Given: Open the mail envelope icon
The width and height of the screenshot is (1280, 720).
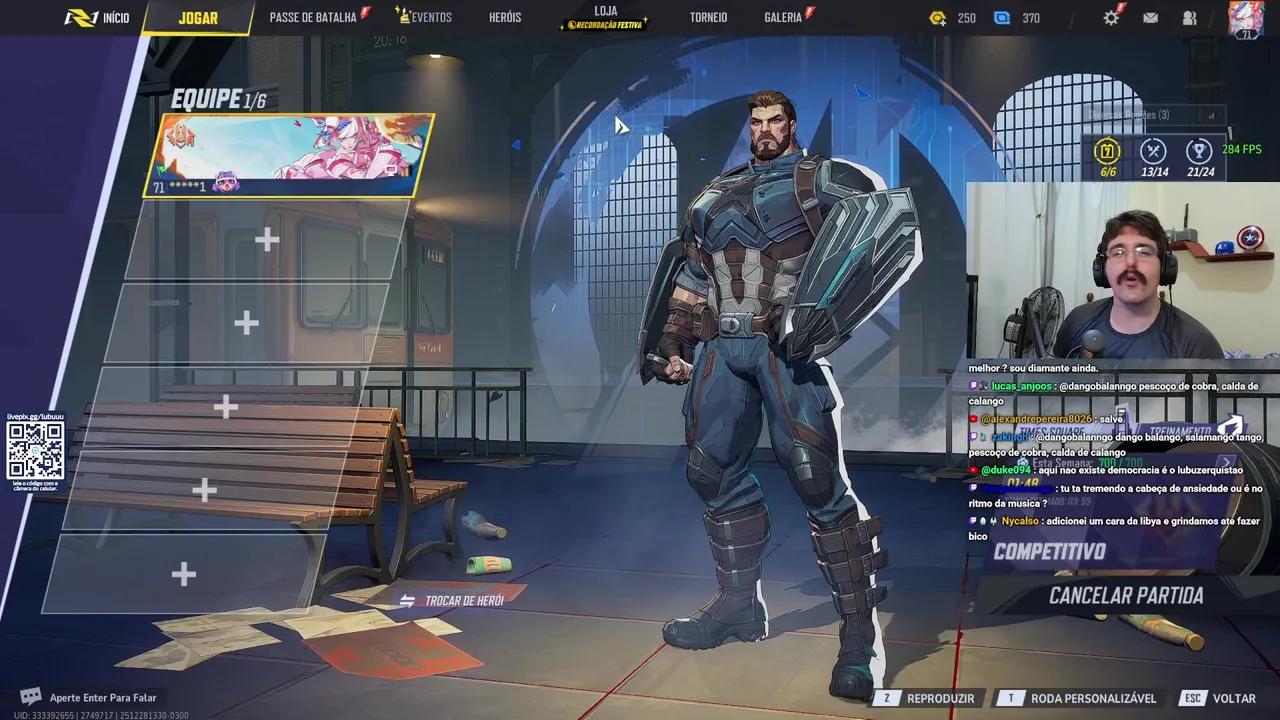Looking at the screenshot, I should click(1151, 17).
